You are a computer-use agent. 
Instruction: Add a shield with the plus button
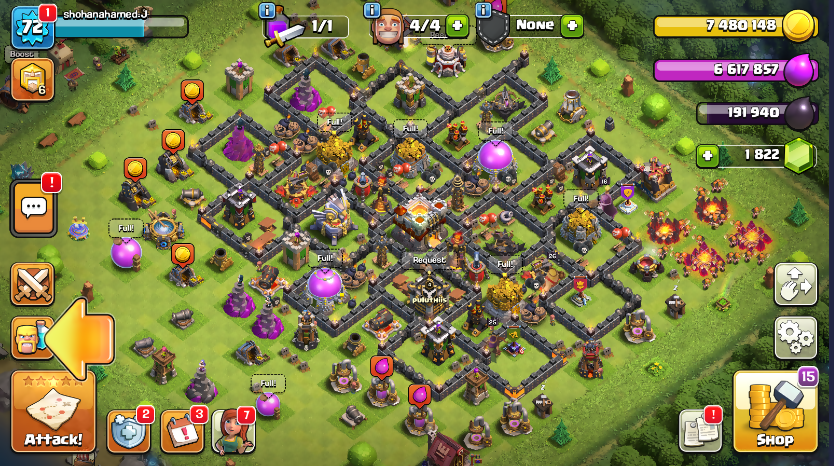[572, 26]
